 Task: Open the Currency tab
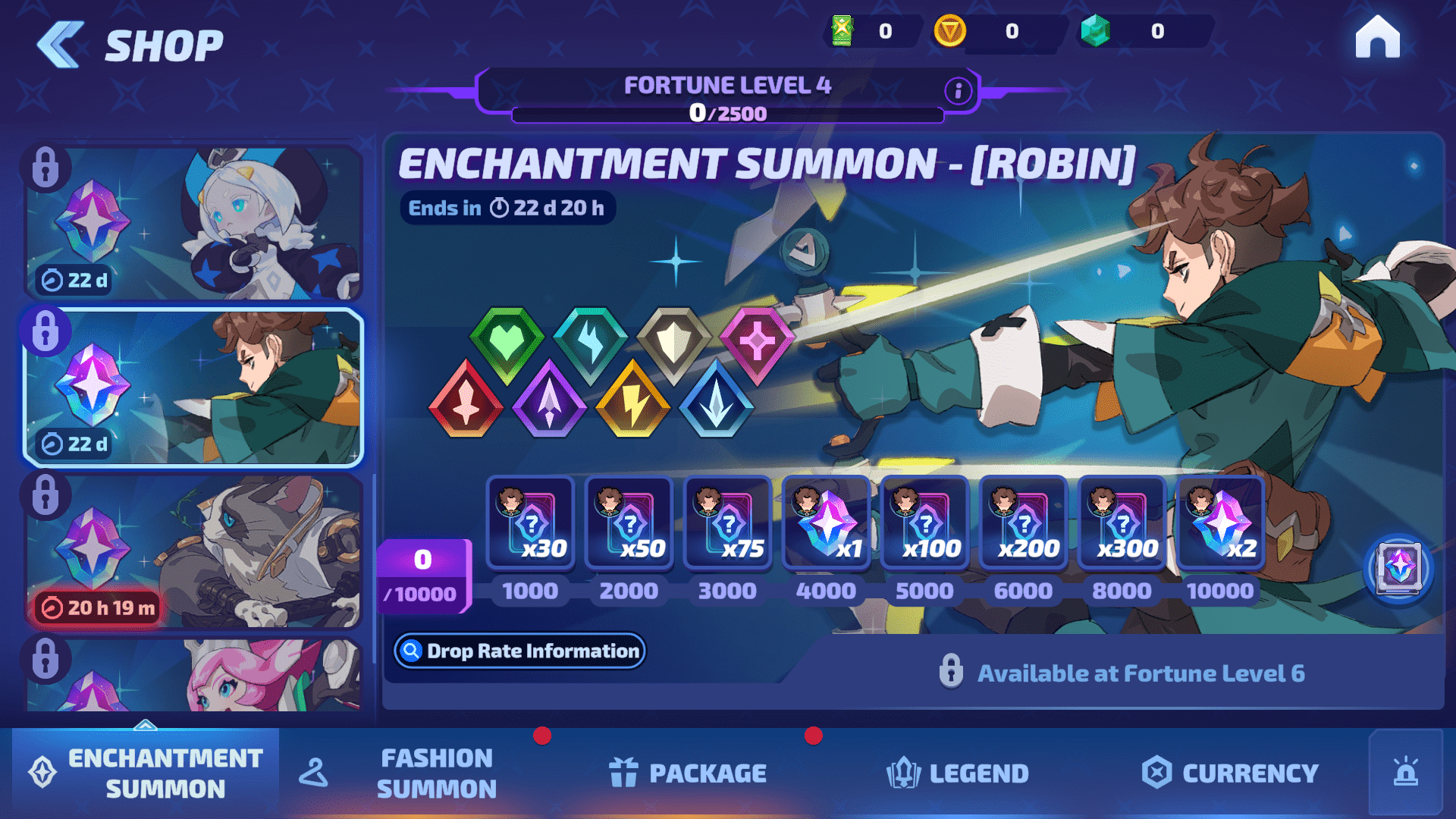pos(1230,773)
